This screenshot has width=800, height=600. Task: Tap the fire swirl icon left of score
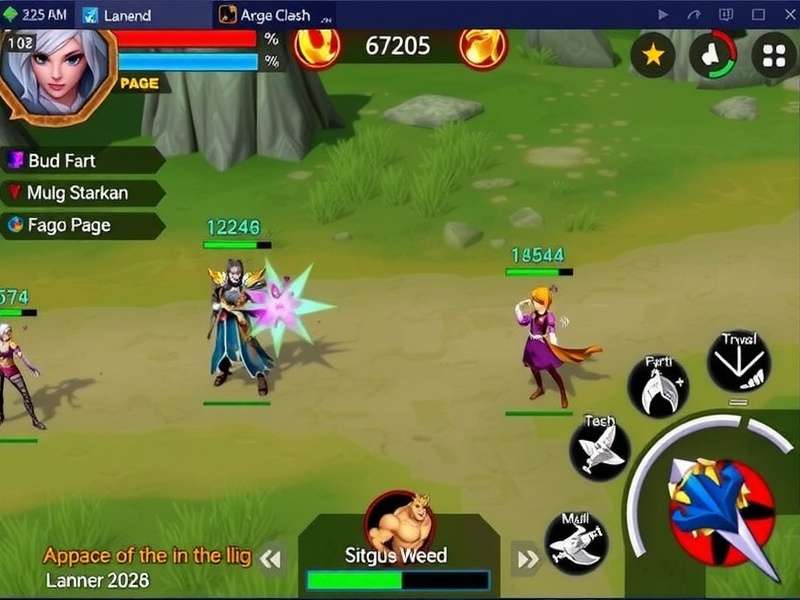[317, 46]
